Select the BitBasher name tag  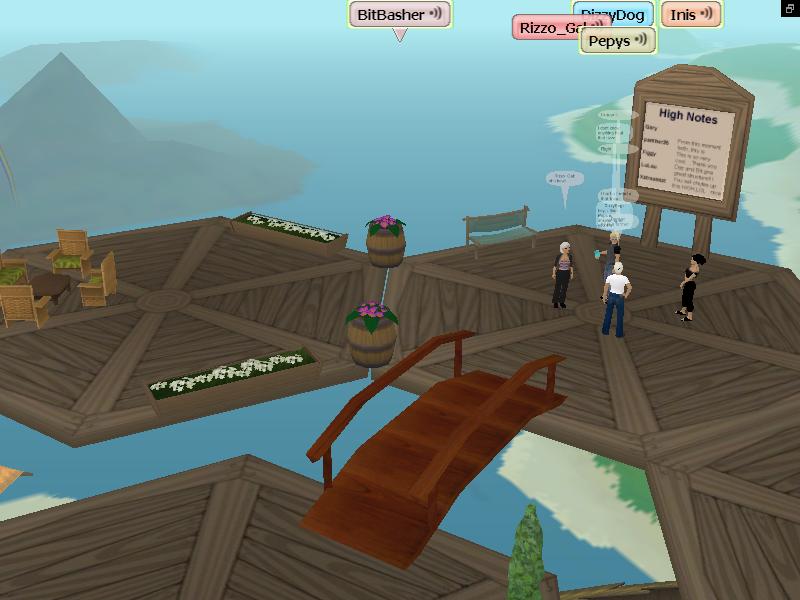(390, 15)
